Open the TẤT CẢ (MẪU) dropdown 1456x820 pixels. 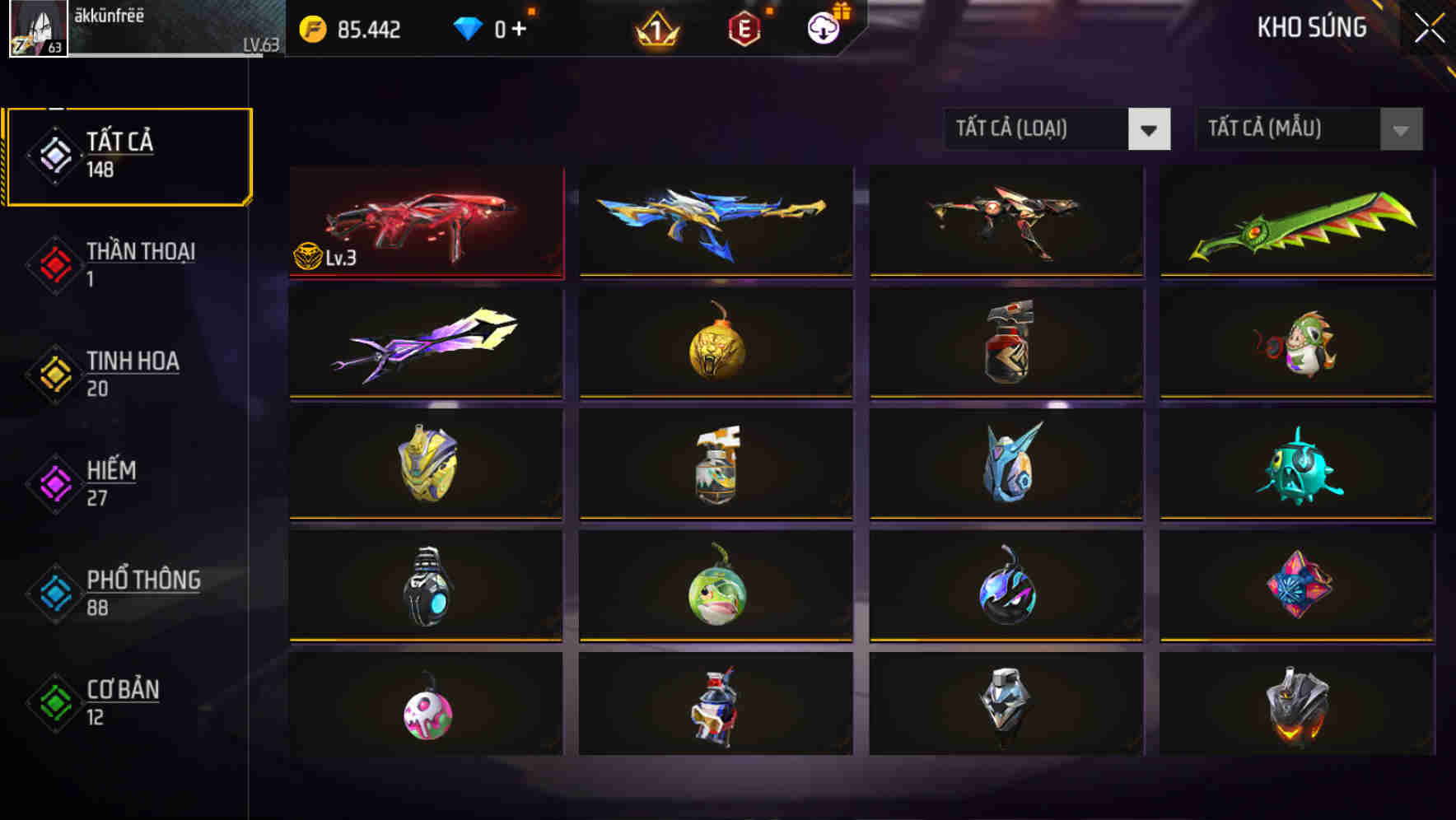(1308, 129)
